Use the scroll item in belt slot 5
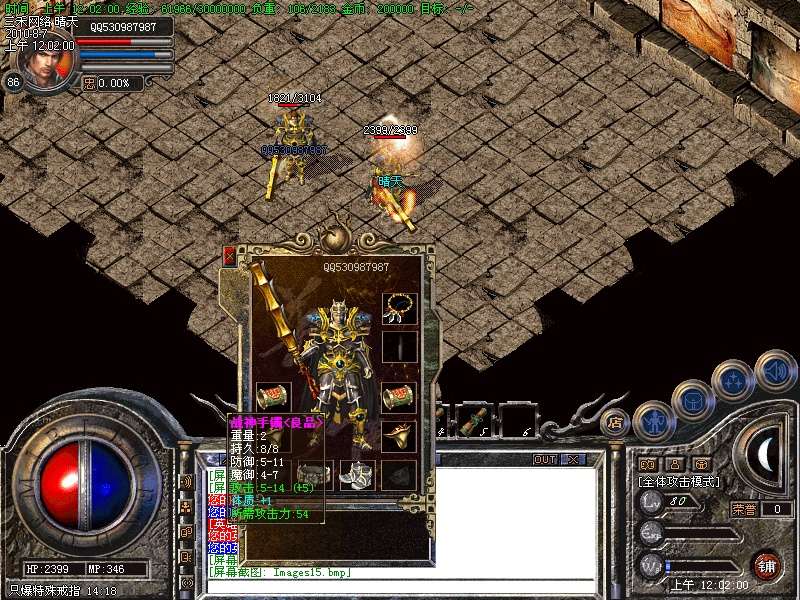 pos(478,418)
